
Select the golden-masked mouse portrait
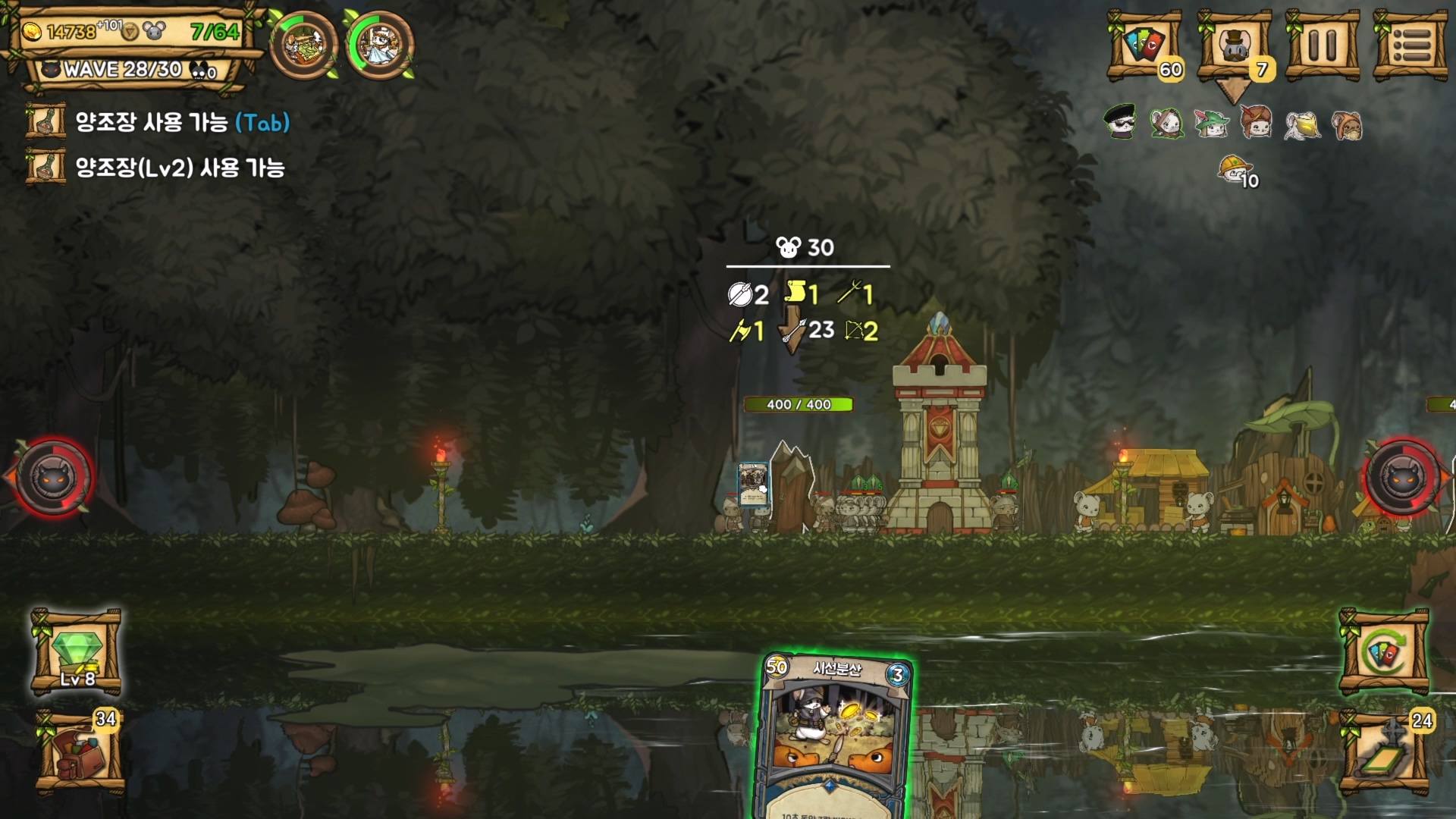point(1302,125)
